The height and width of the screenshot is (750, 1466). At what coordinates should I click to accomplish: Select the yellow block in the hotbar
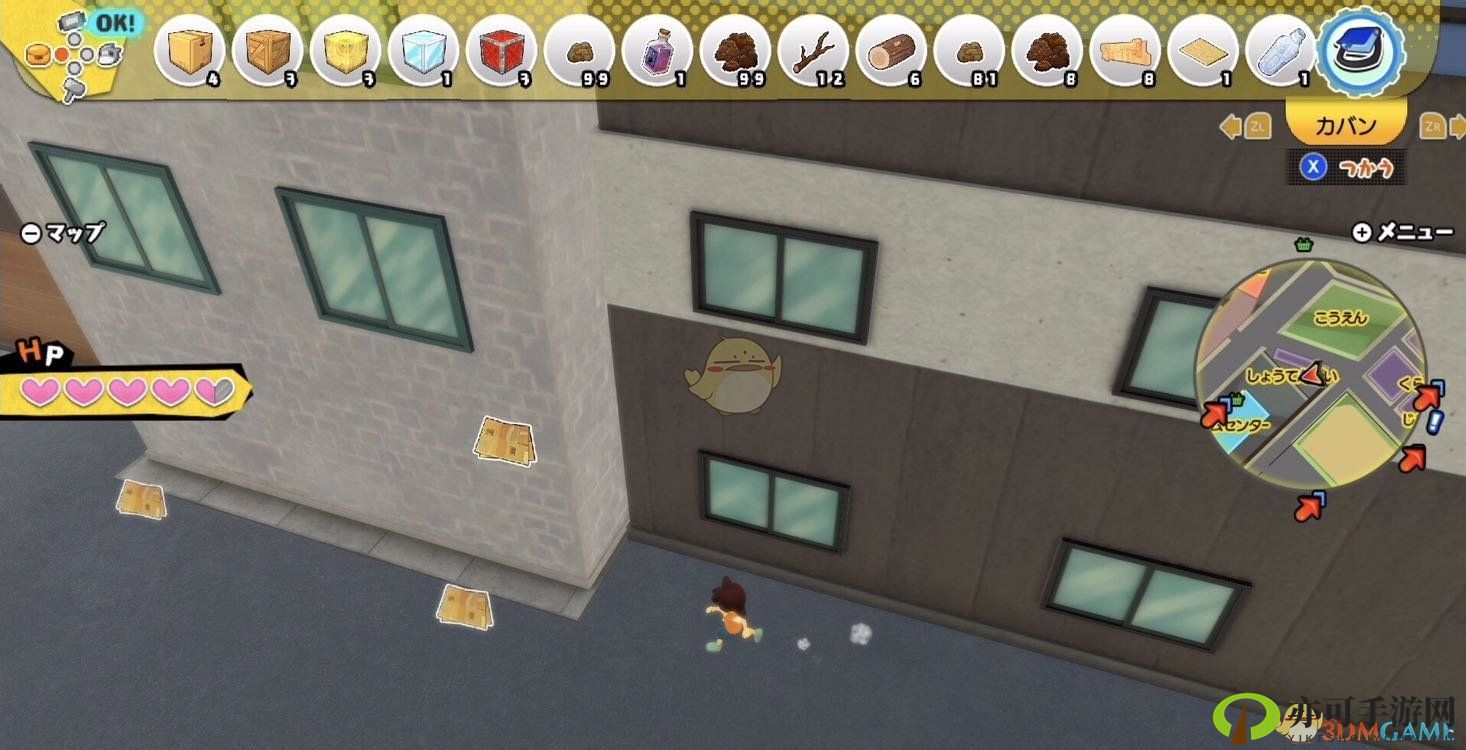pos(345,50)
